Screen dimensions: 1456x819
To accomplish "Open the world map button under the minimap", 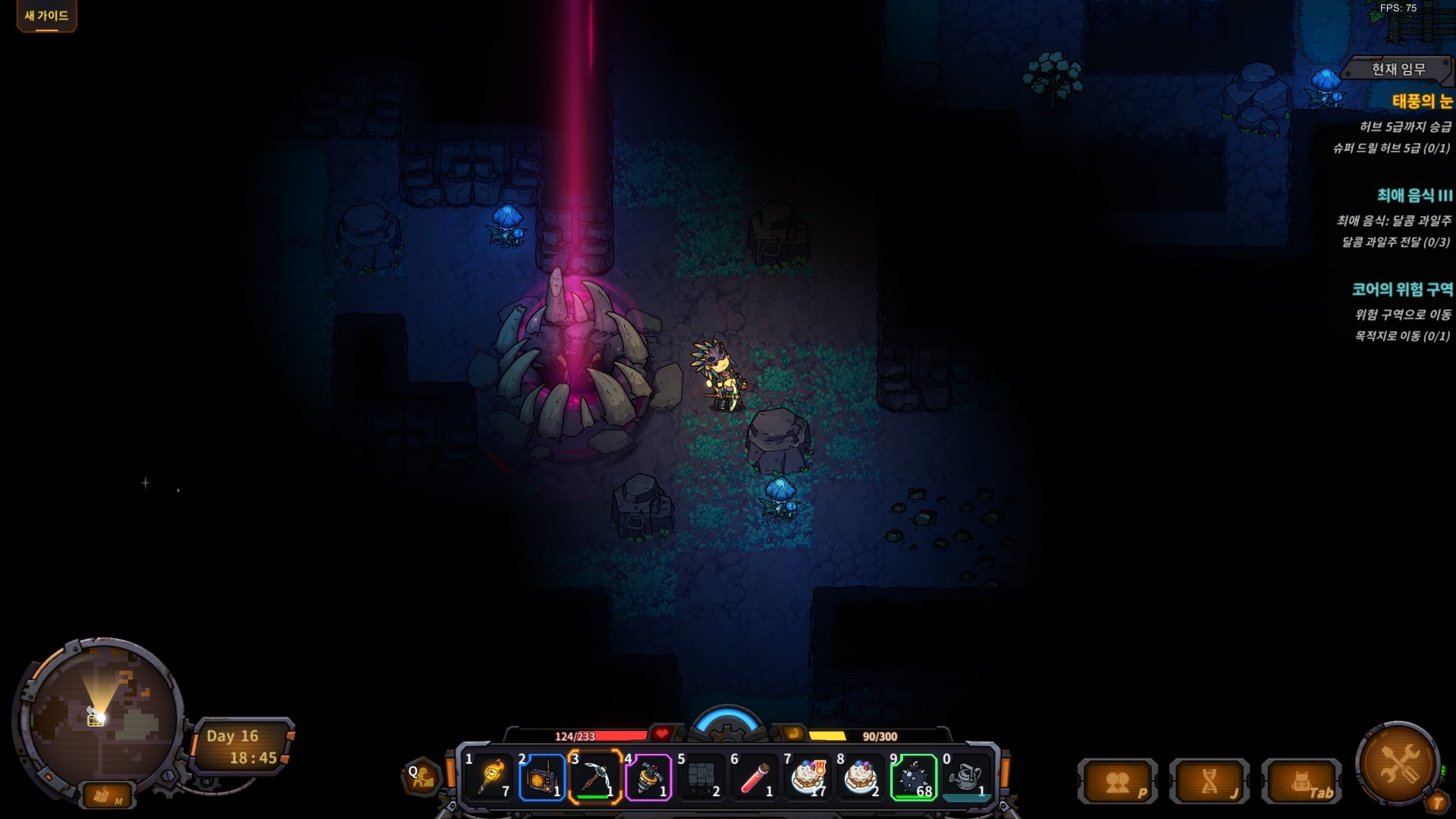I will click(x=107, y=795).
